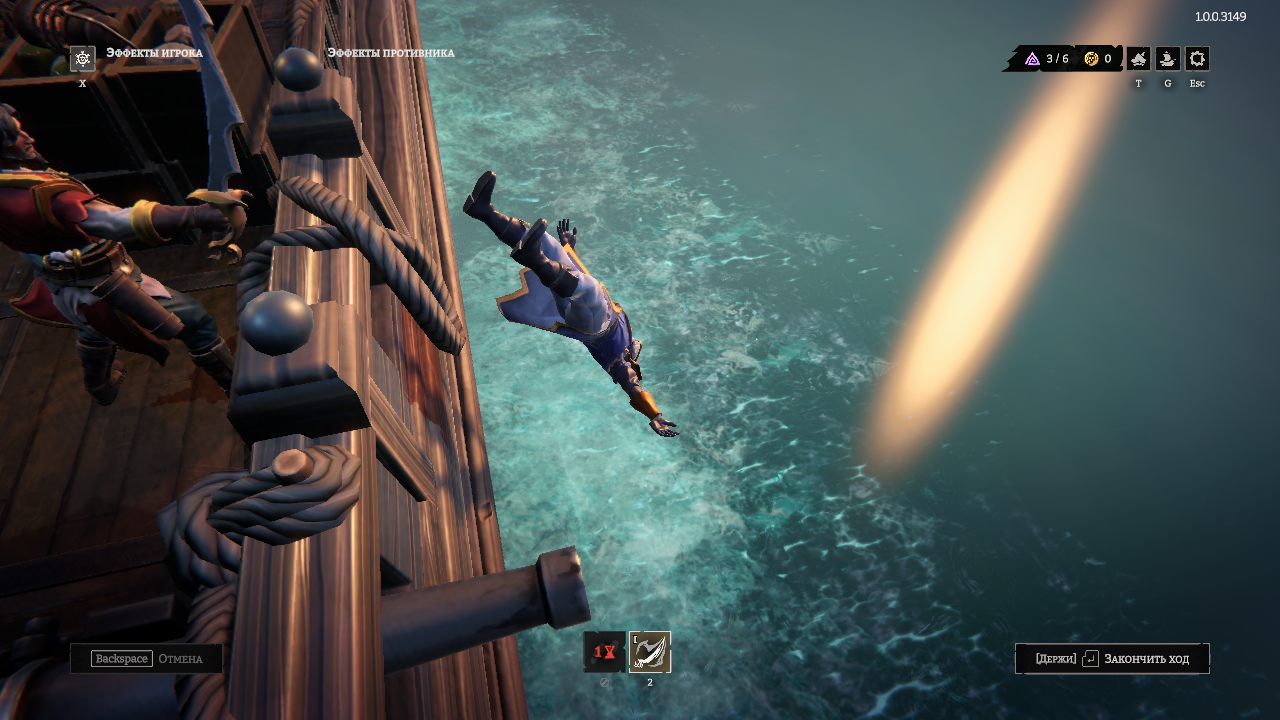The image size is (1280, 720).
Task: Cancel the action with the Отмена button
Action: (x=146, y=658)
